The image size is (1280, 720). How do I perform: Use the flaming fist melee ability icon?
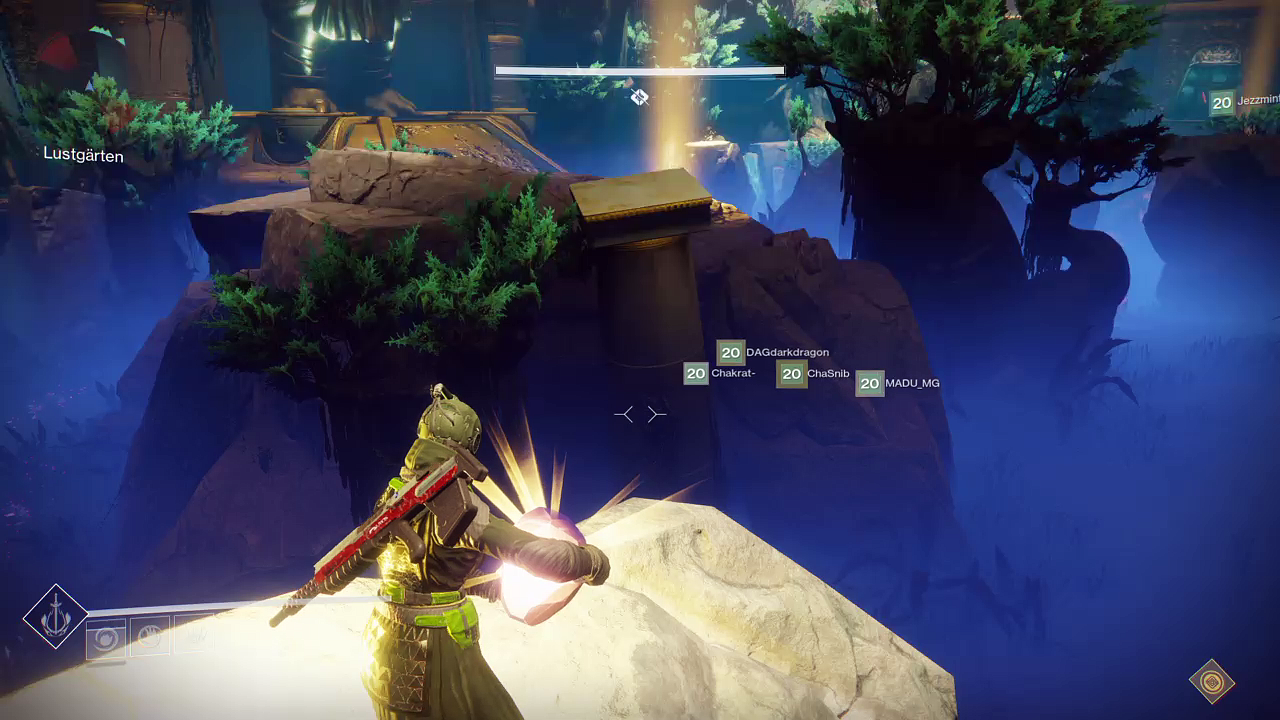pyautogui.click(x=149, y=636)
